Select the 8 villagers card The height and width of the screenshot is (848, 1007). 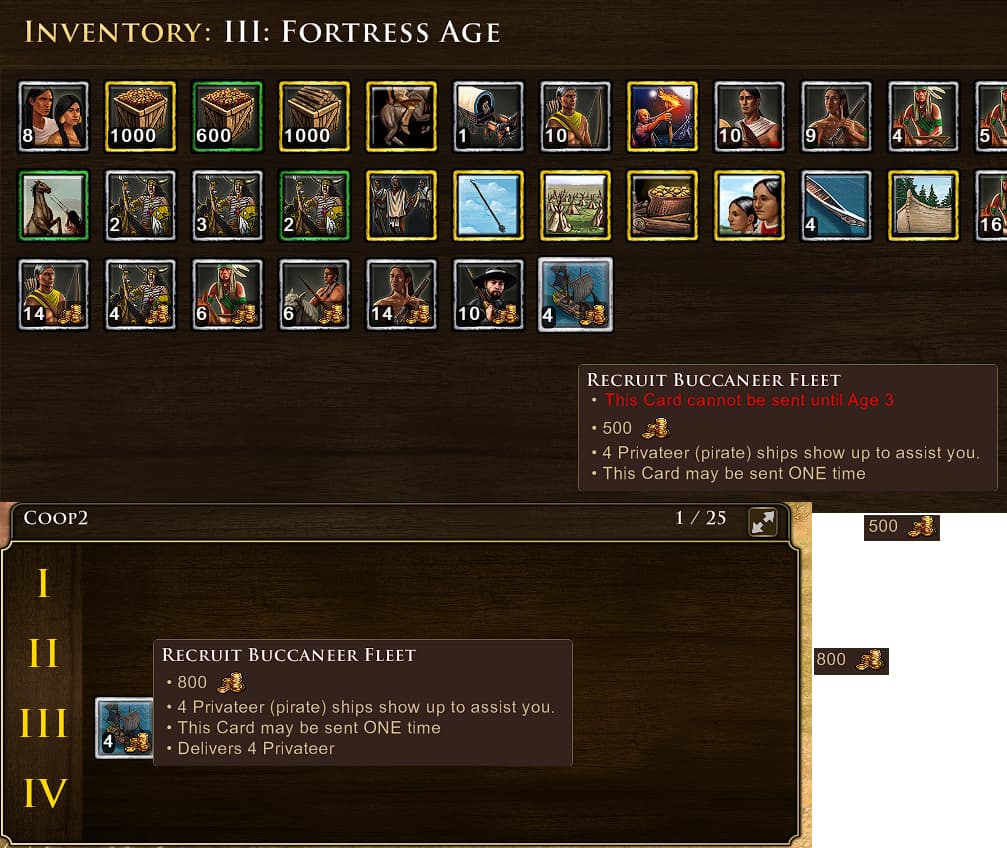(x=54, y=116)
